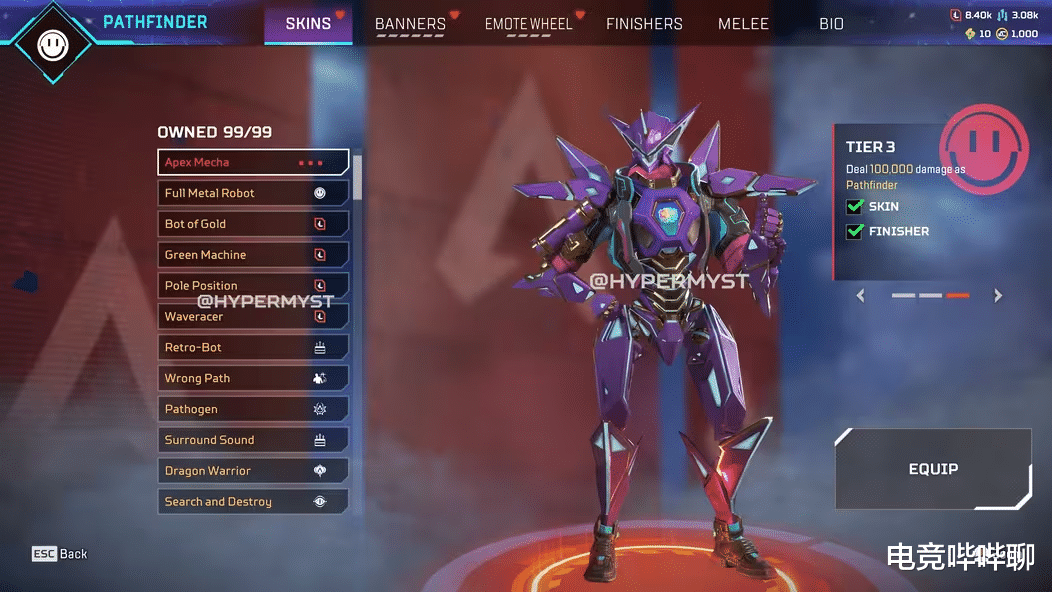Switch to the Banners tab
This screenshot has height=592, width=1052.
coord(410,24)
